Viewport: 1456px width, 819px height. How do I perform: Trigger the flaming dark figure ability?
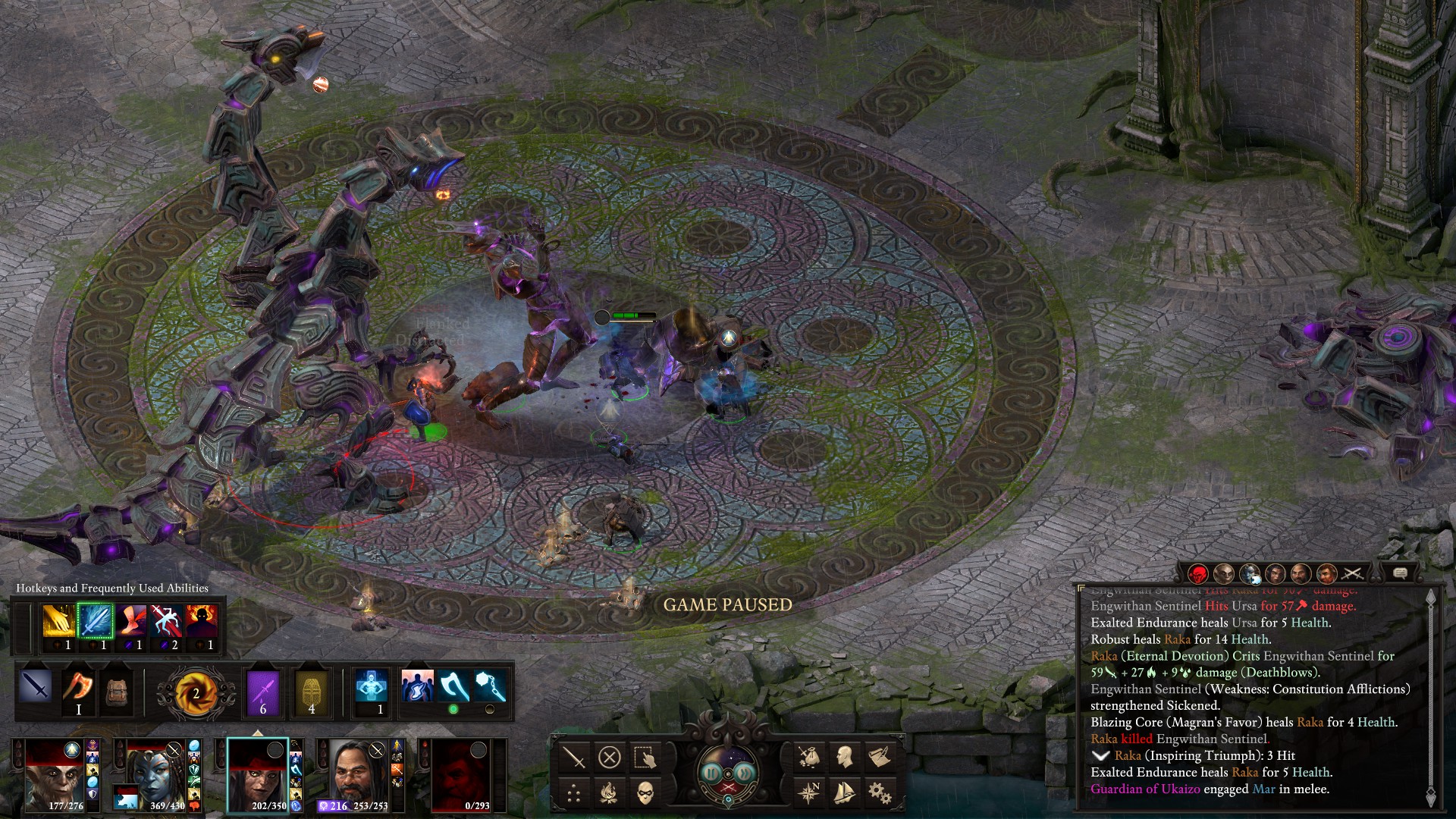point(202,622)
